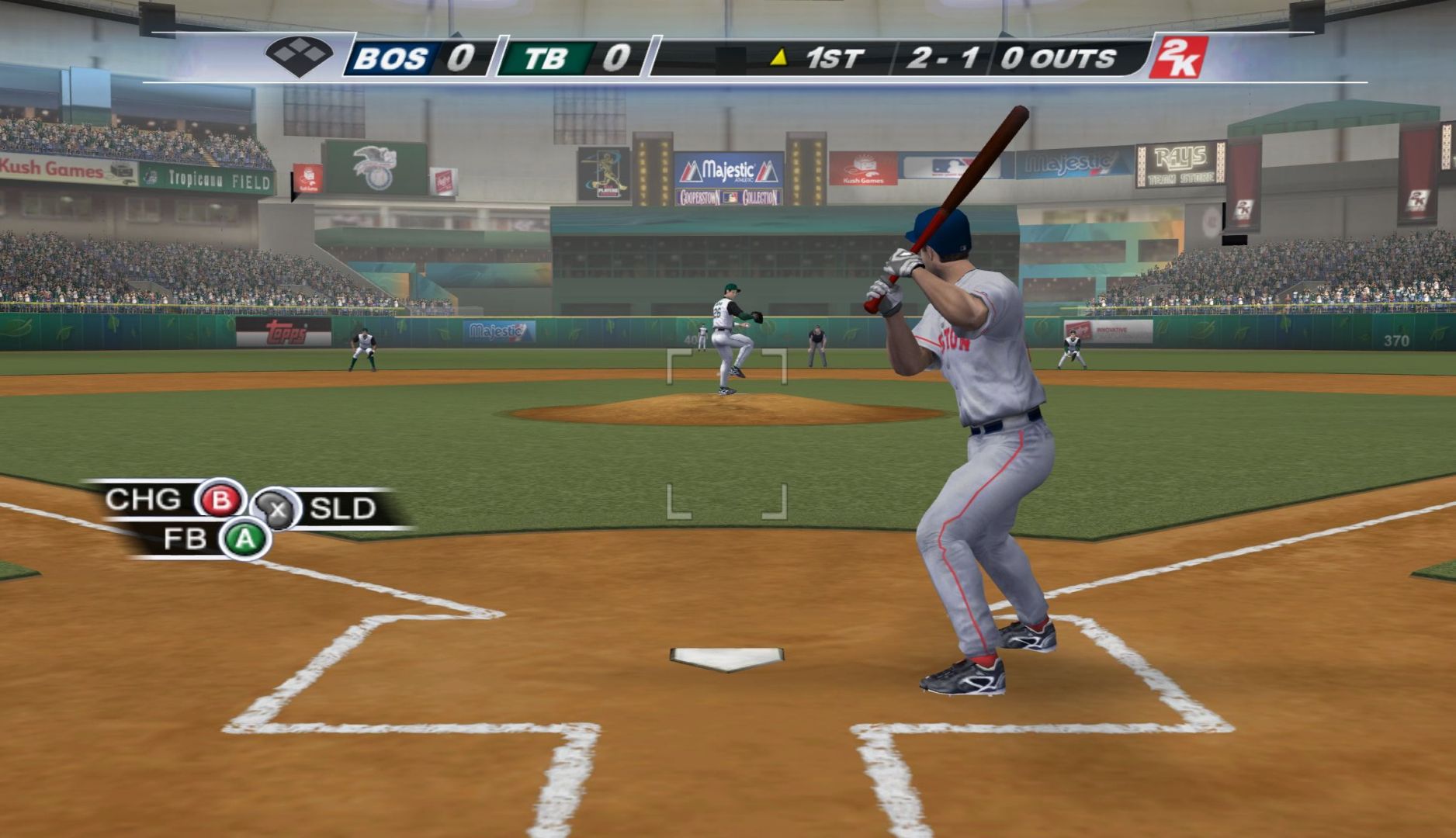Select the FB fastball pitch guess
Image resolution: width=1456 pixels, height=838 pixels.
click(x=244, y=539)
